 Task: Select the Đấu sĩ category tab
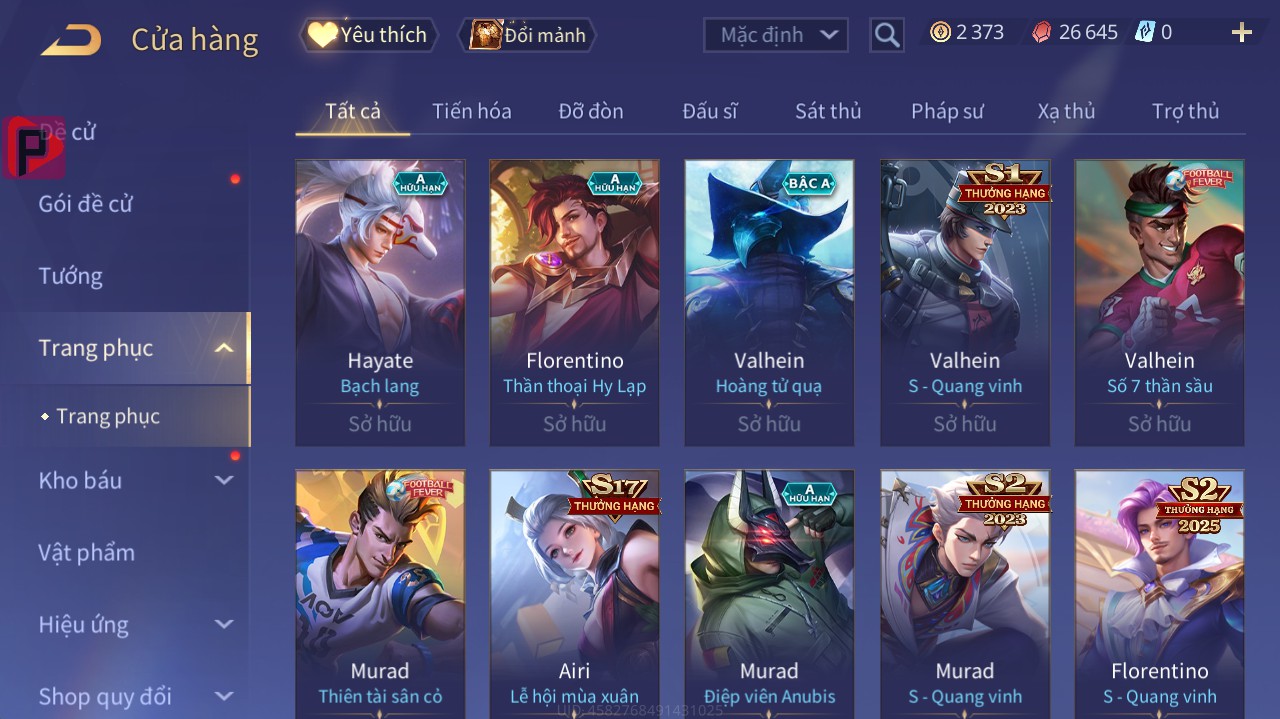[709, 111]
